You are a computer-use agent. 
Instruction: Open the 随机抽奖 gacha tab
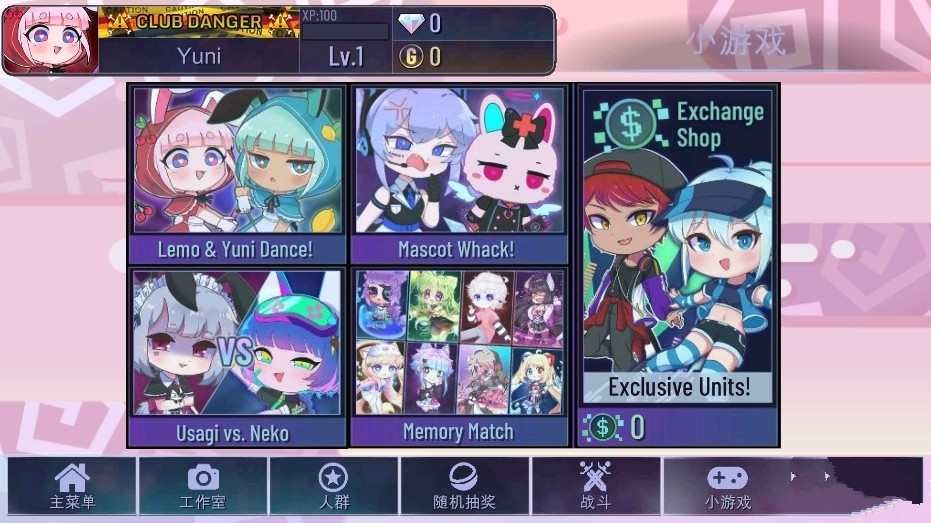tap(465, 486)
